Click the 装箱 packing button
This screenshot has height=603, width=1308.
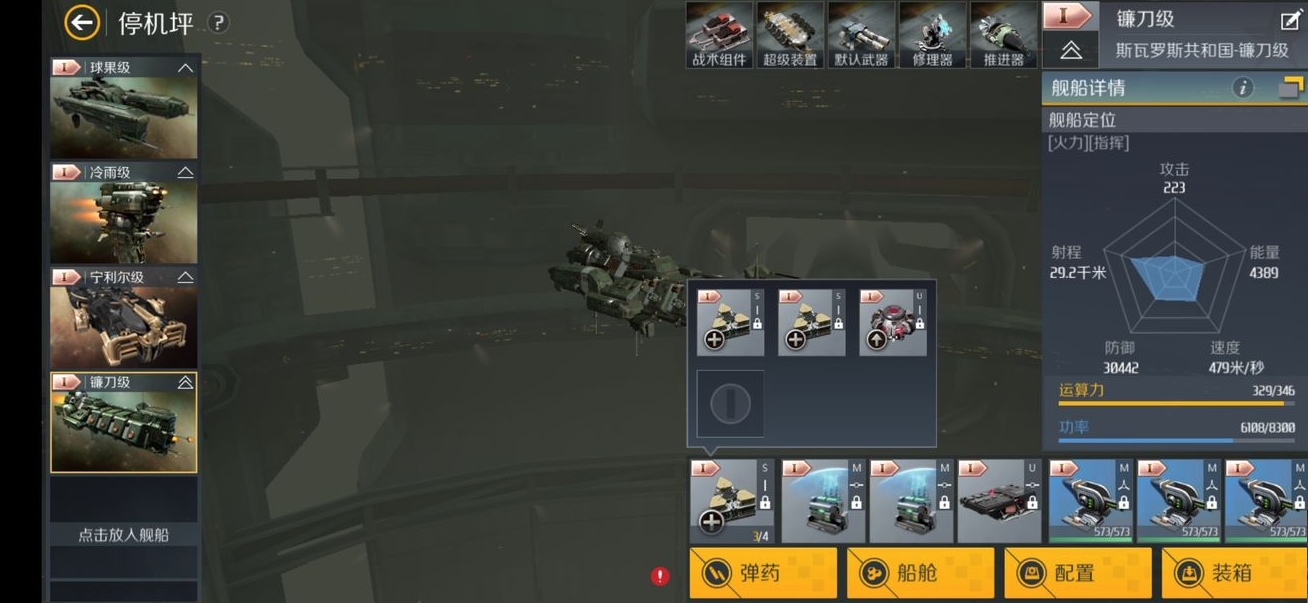pyautogui.click(x=1235, y=573)
